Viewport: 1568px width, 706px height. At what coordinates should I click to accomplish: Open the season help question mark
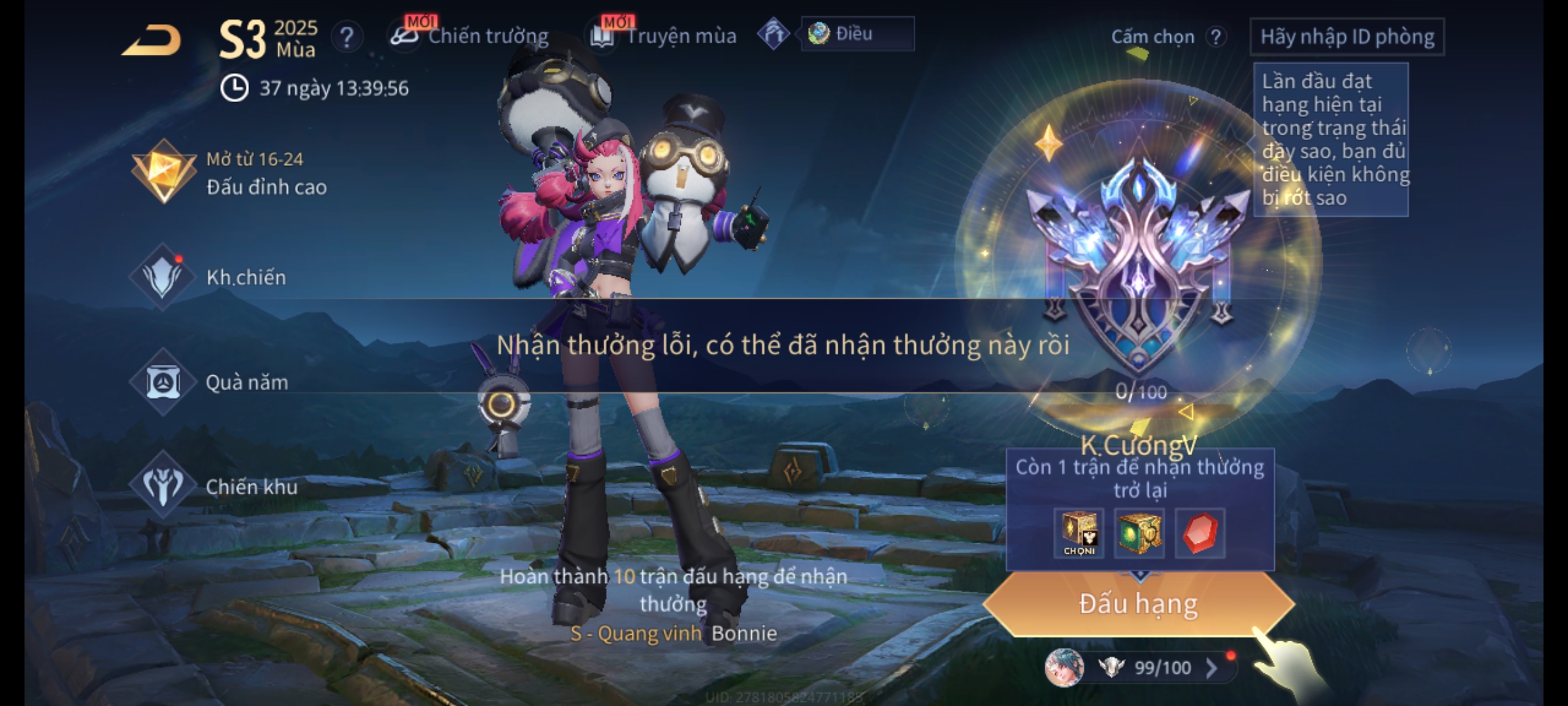click(347, 37)
